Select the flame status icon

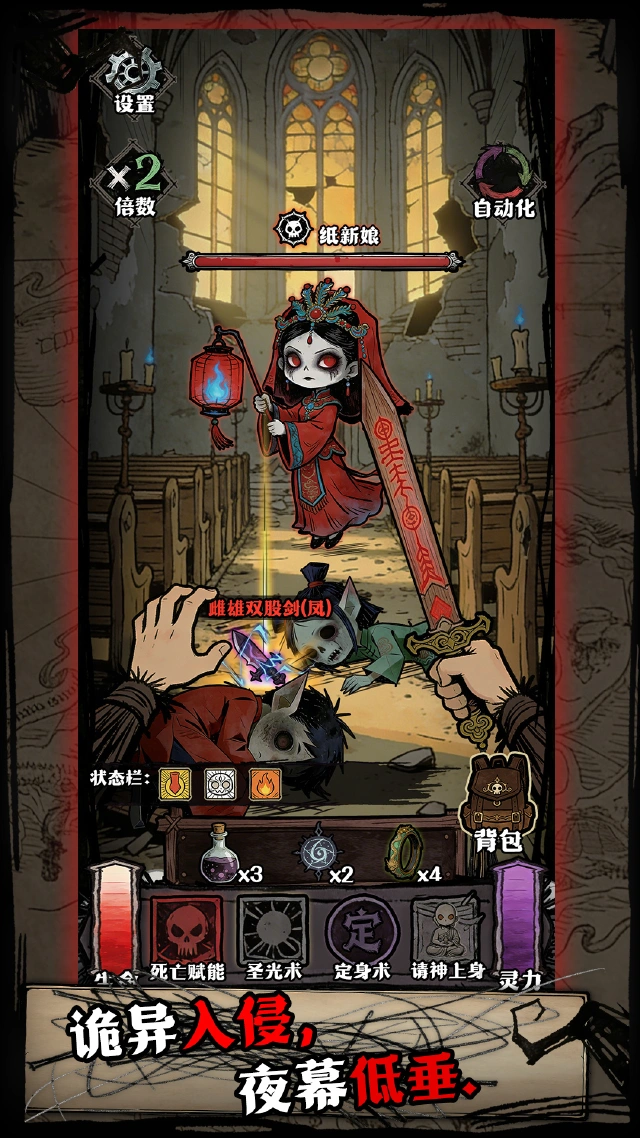pyautogui.click(x=264, y=783)
